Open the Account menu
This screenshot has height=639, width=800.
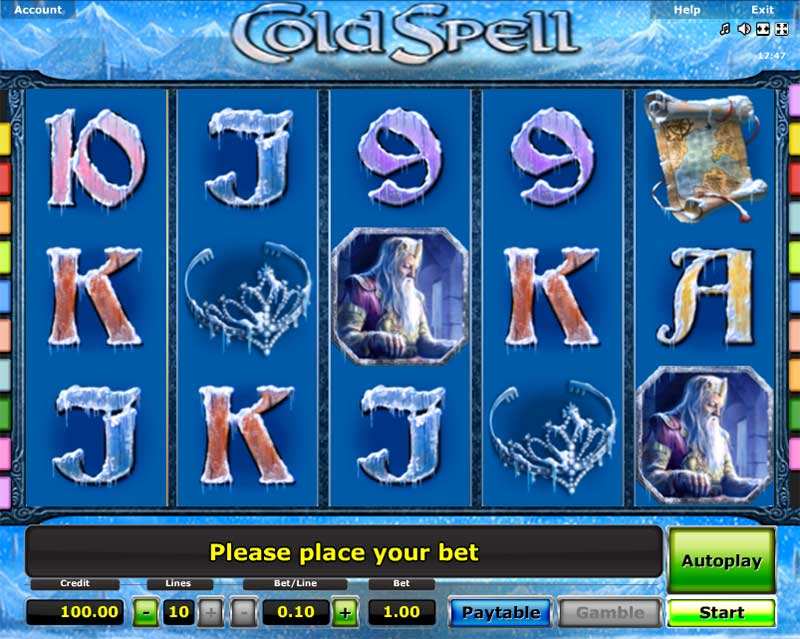click(38, 10)
